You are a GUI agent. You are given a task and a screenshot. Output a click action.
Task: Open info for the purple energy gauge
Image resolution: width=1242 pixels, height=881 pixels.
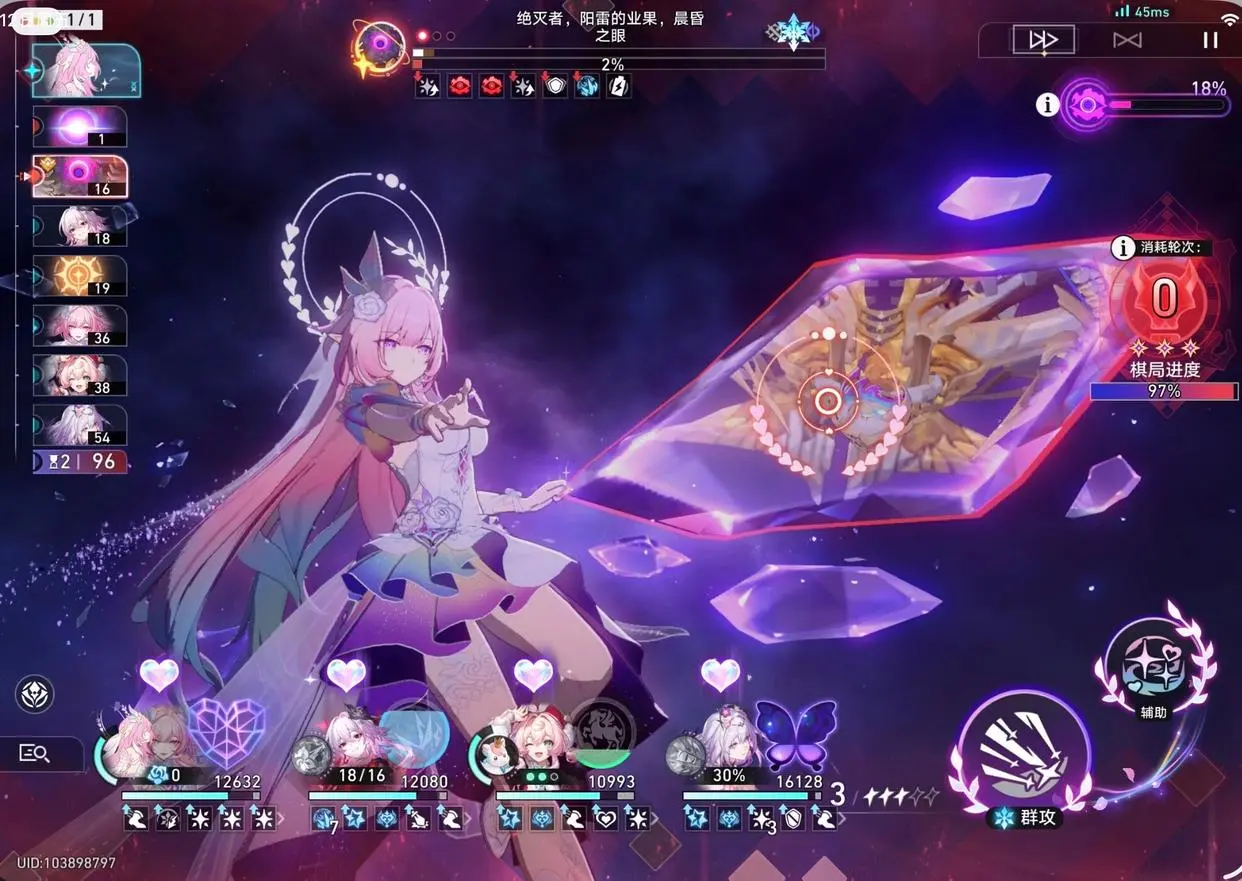coord(1047,104)
